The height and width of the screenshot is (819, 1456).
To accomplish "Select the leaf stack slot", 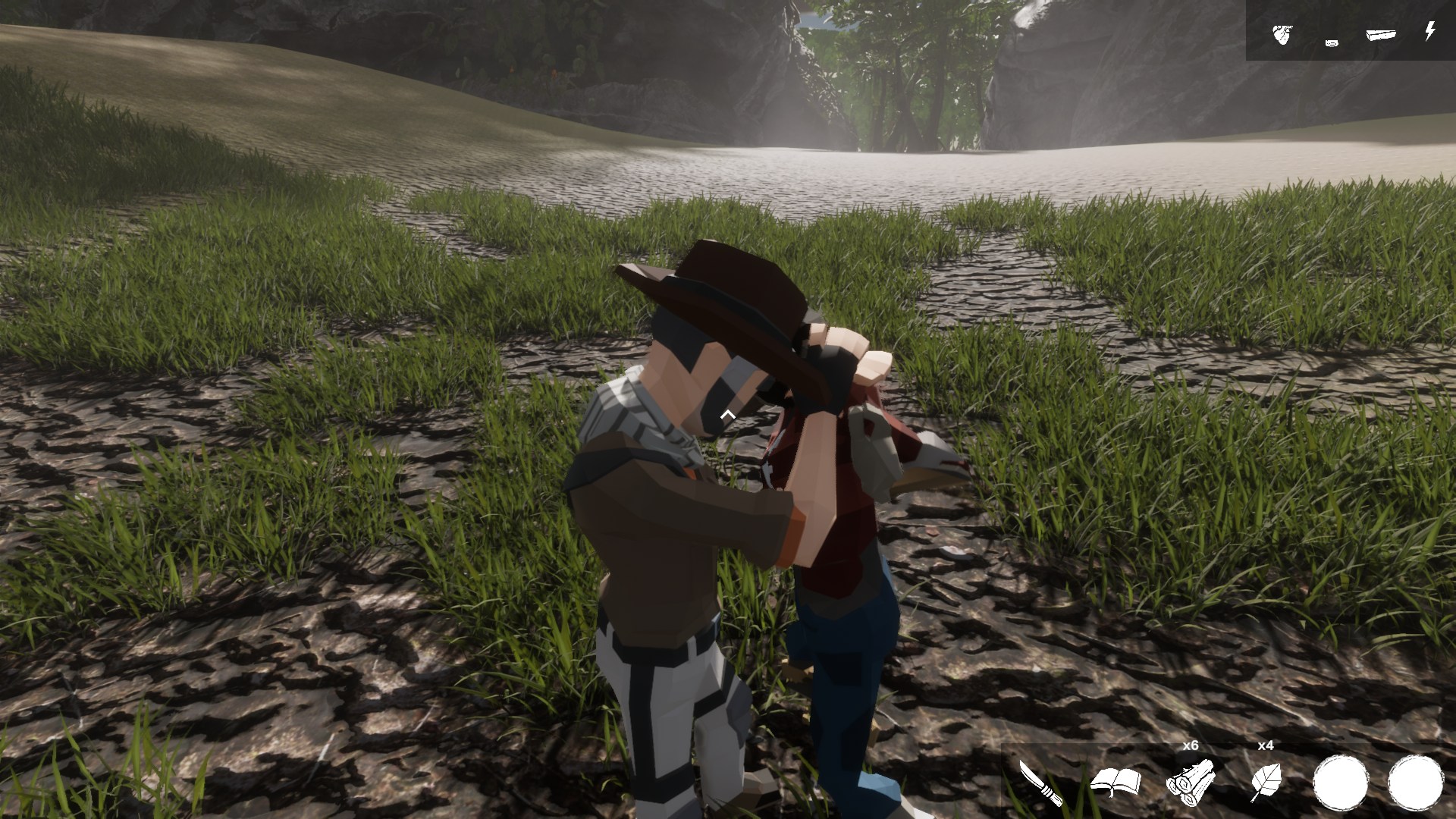I will pos(1266,782).
